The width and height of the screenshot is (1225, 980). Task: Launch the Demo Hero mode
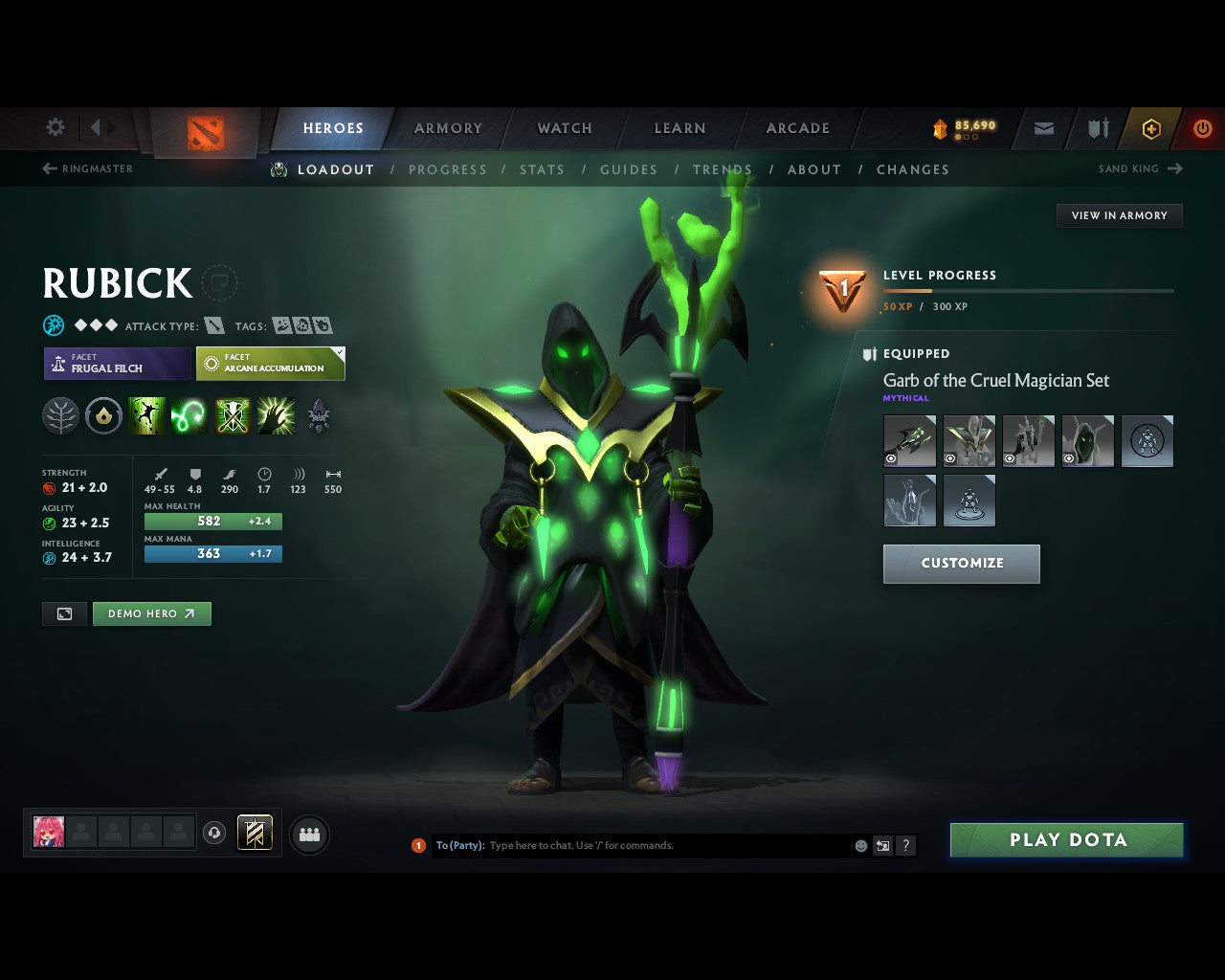pos(151,614)
